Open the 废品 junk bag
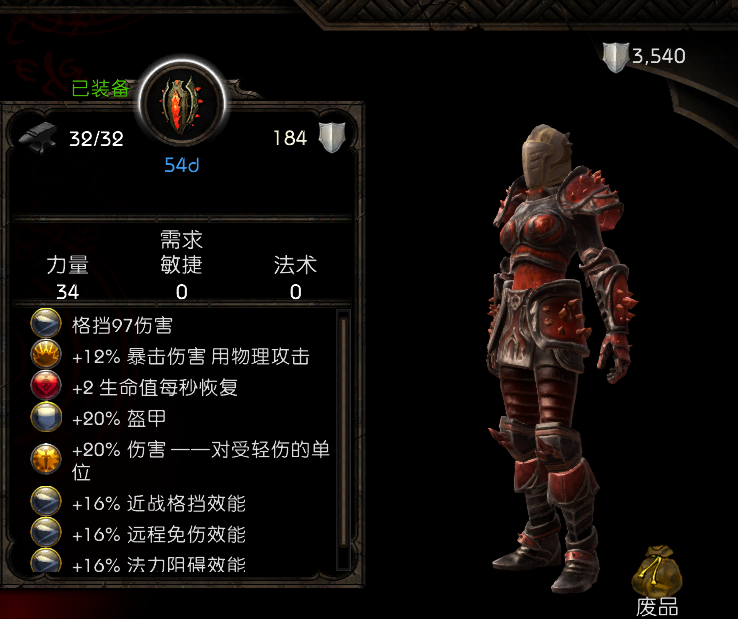 tap(656, 572)
